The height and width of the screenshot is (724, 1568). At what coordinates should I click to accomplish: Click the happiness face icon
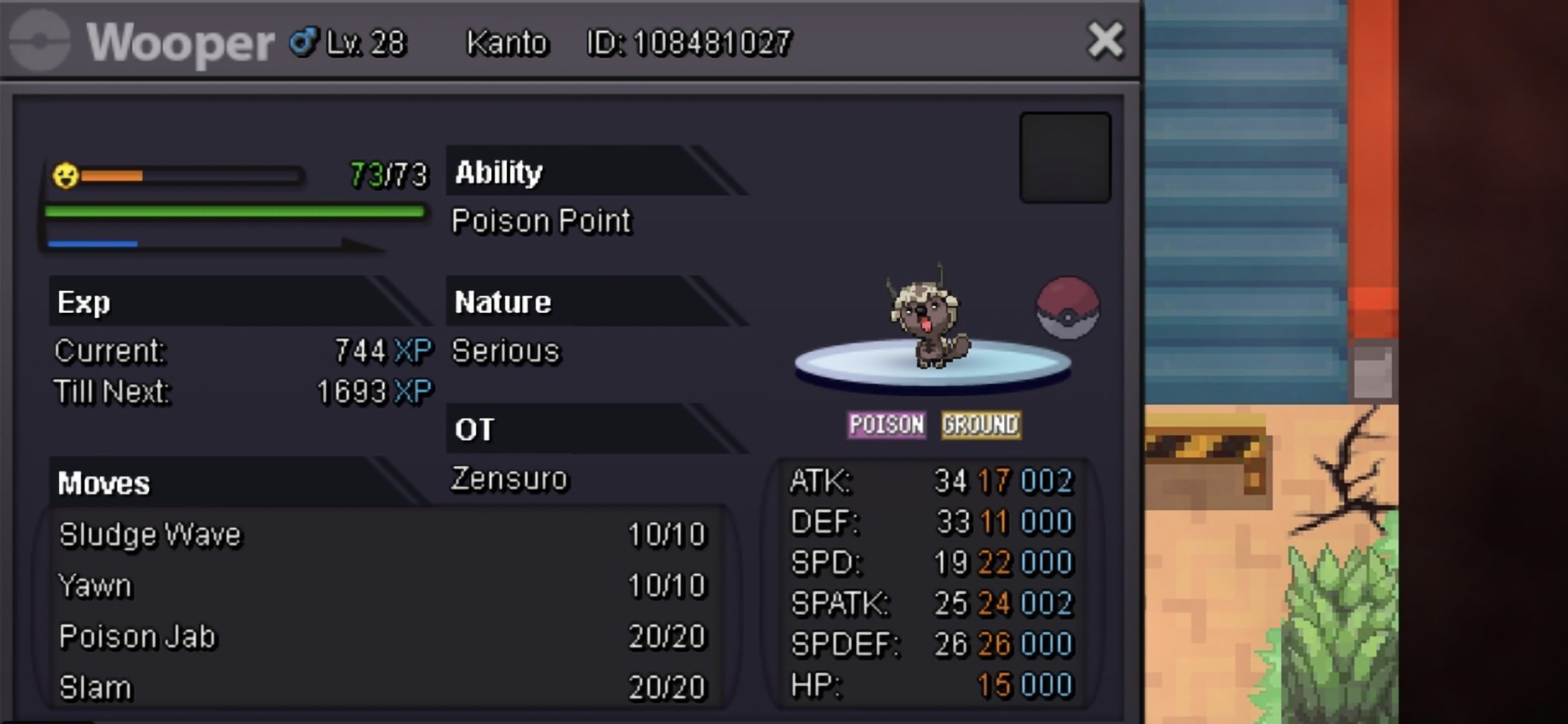[x=66, y=176]
